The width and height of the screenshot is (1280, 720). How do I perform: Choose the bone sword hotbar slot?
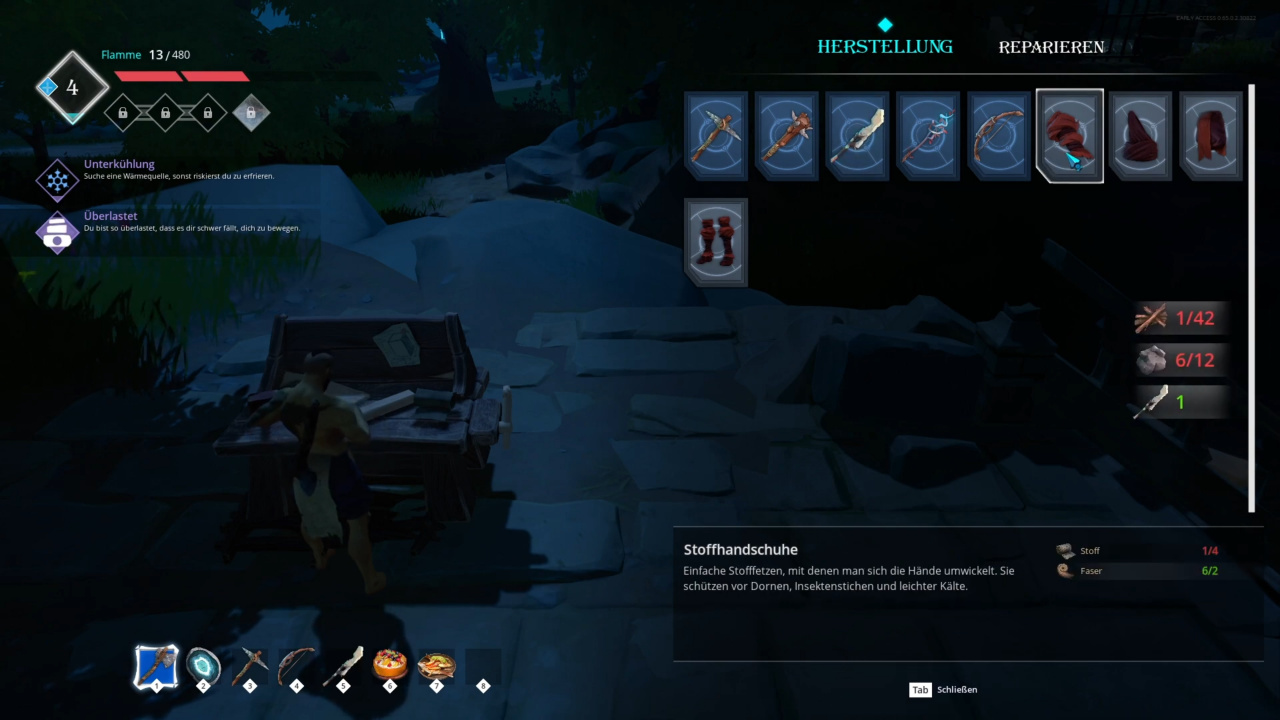pyautogui.click(x=343, y=666)
